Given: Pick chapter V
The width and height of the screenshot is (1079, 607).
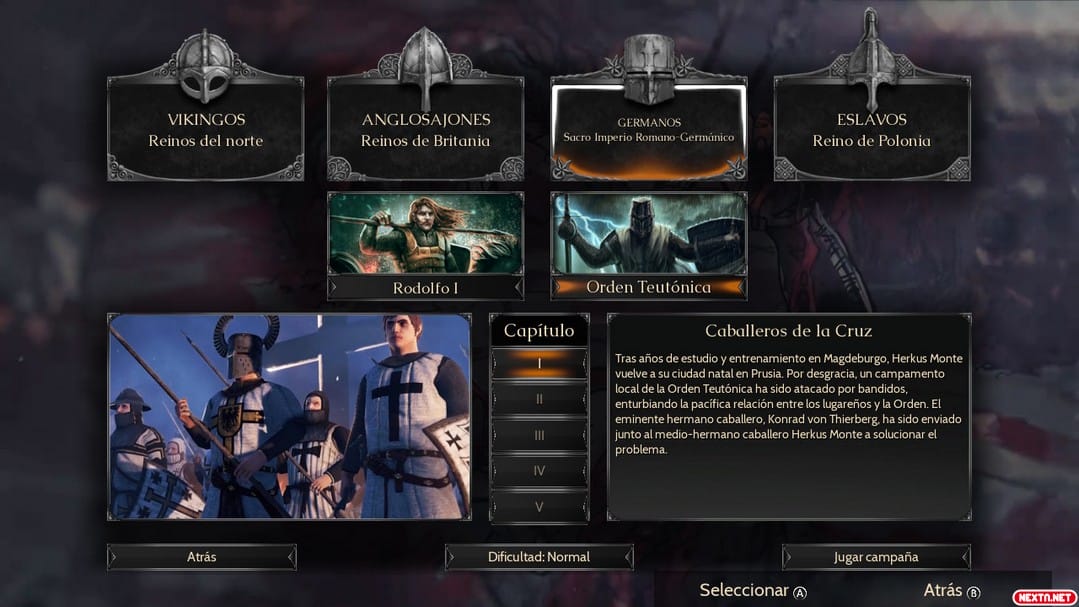Looking at the screenshot, I should [539, 506].
